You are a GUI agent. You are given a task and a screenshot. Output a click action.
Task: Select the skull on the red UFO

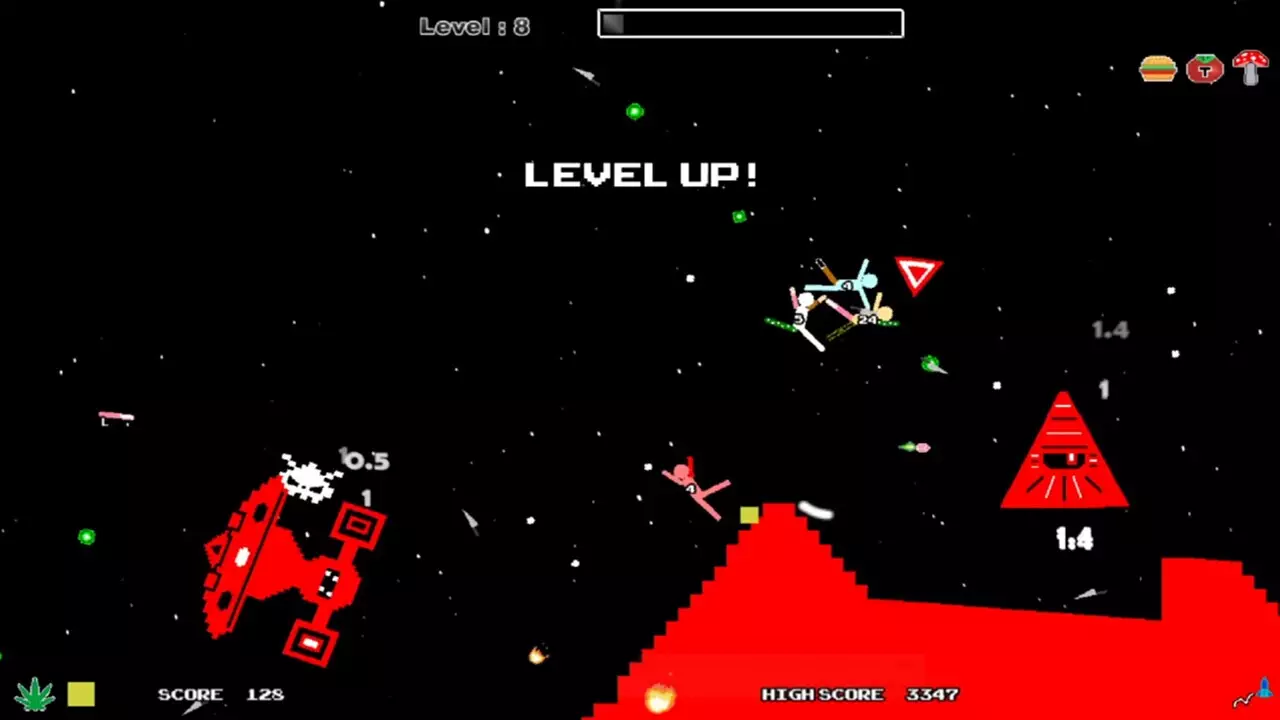pyautogui.click(x=308, y=481)
